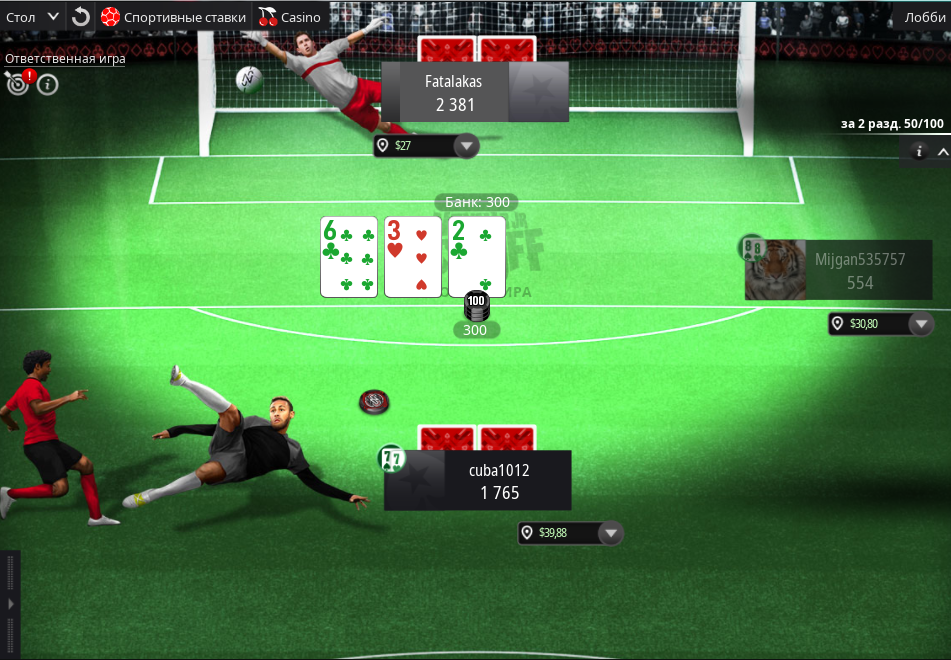Click Mijgan535757's tiger avatar

[774, 271]
